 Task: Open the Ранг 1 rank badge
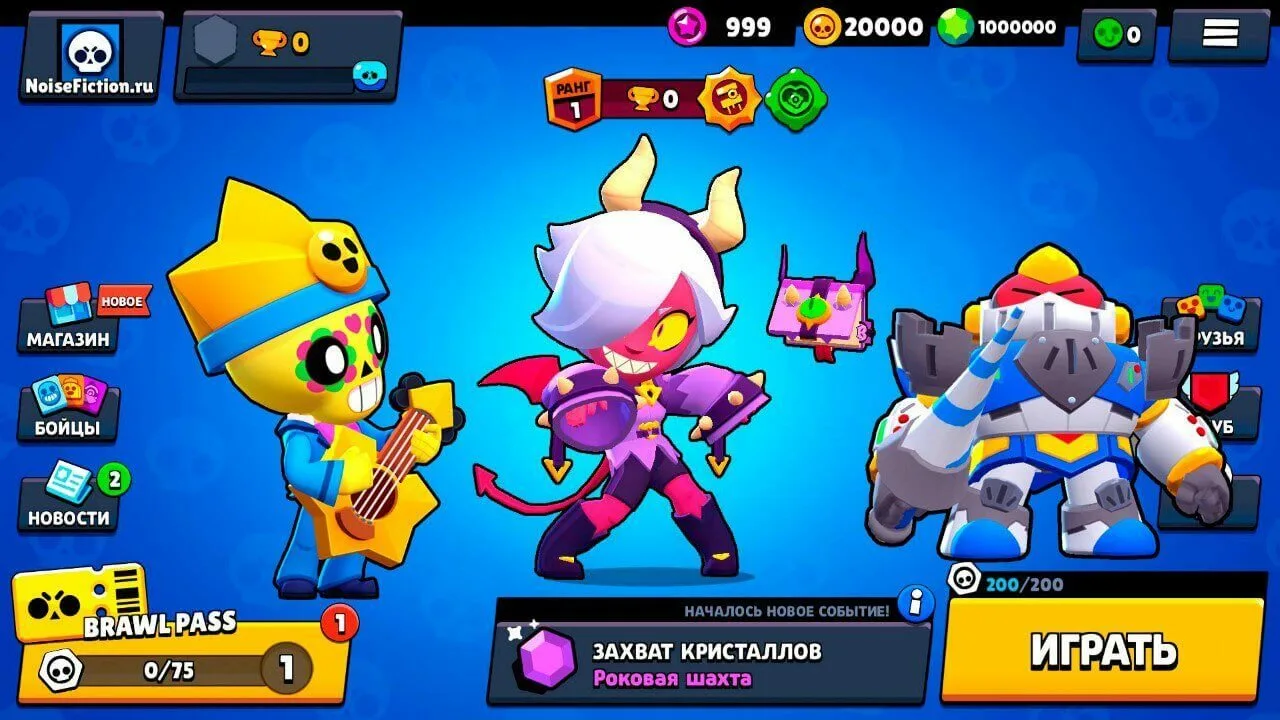[570, 95]
